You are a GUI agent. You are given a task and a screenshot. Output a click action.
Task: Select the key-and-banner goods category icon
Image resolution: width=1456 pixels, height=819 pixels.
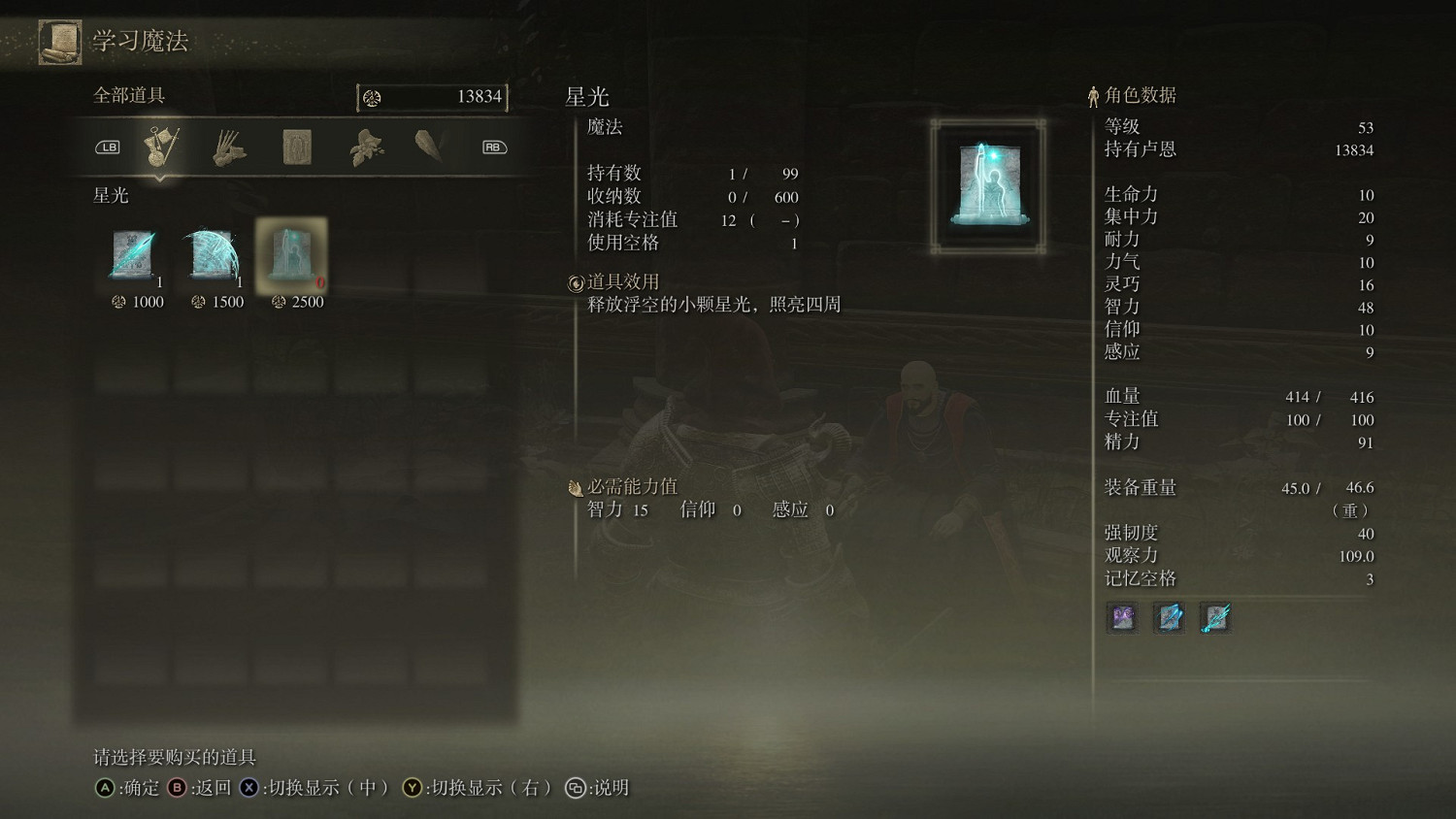(160, 144)
